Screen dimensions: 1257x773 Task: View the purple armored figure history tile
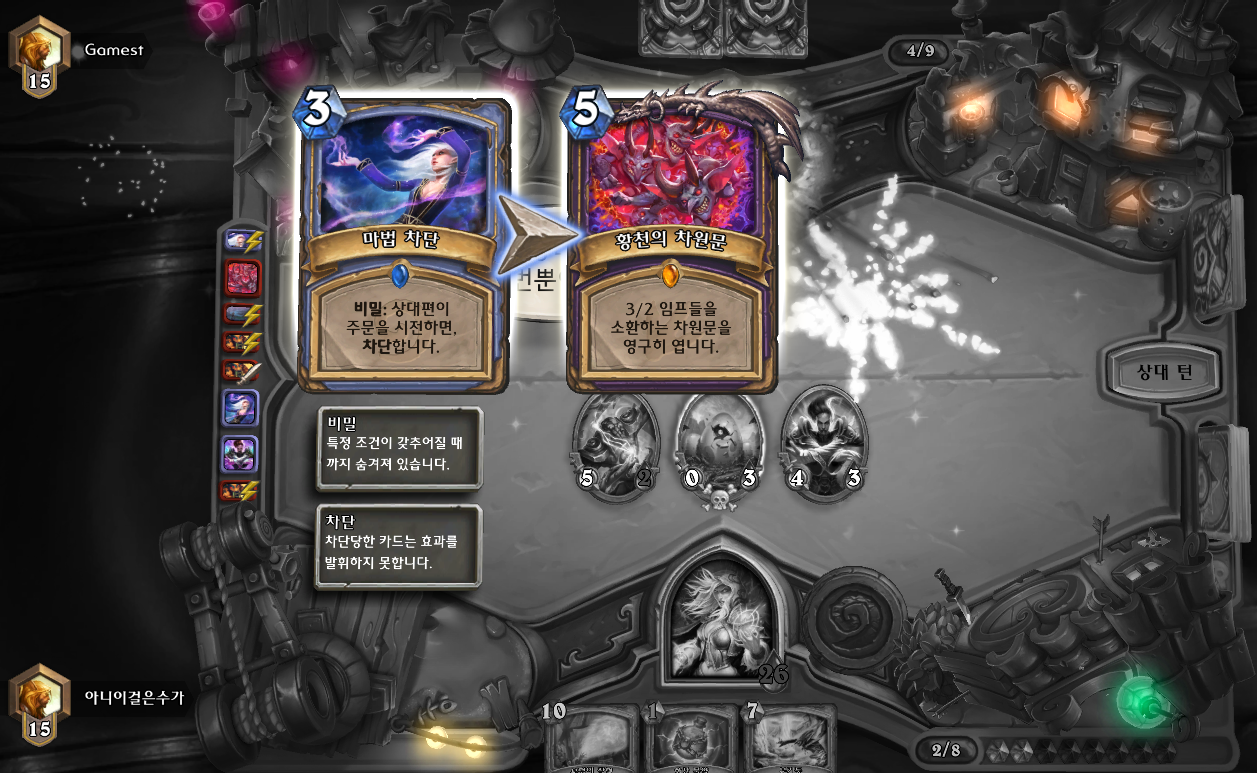[x=241, y=454]
